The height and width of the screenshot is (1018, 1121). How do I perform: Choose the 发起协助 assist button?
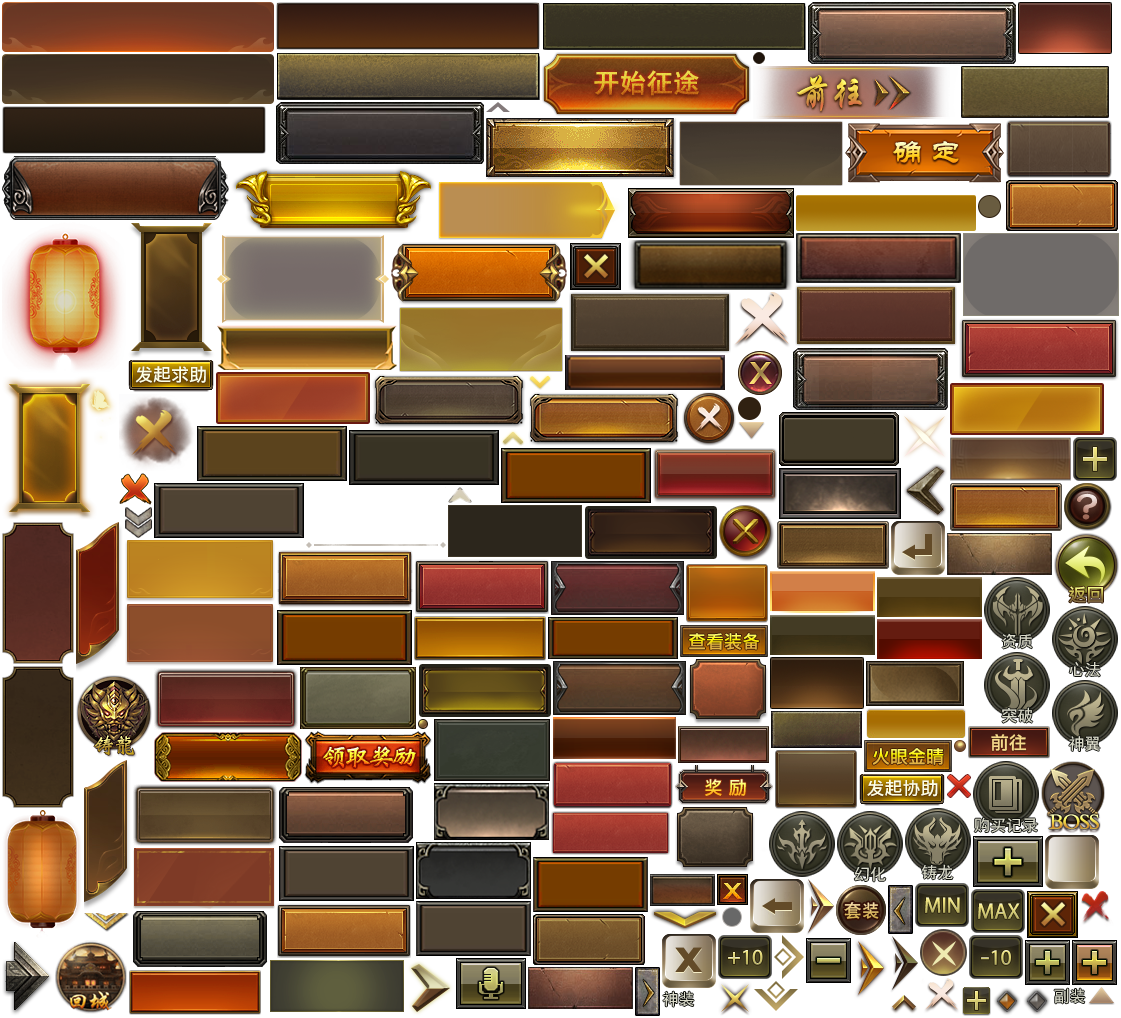902,788
